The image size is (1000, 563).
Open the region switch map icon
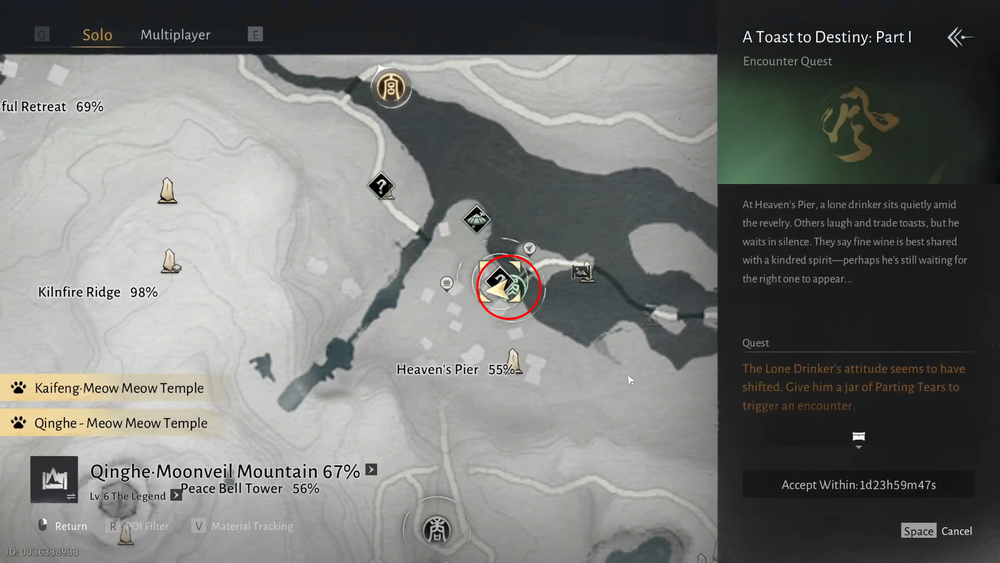click(x=53, y=480)
